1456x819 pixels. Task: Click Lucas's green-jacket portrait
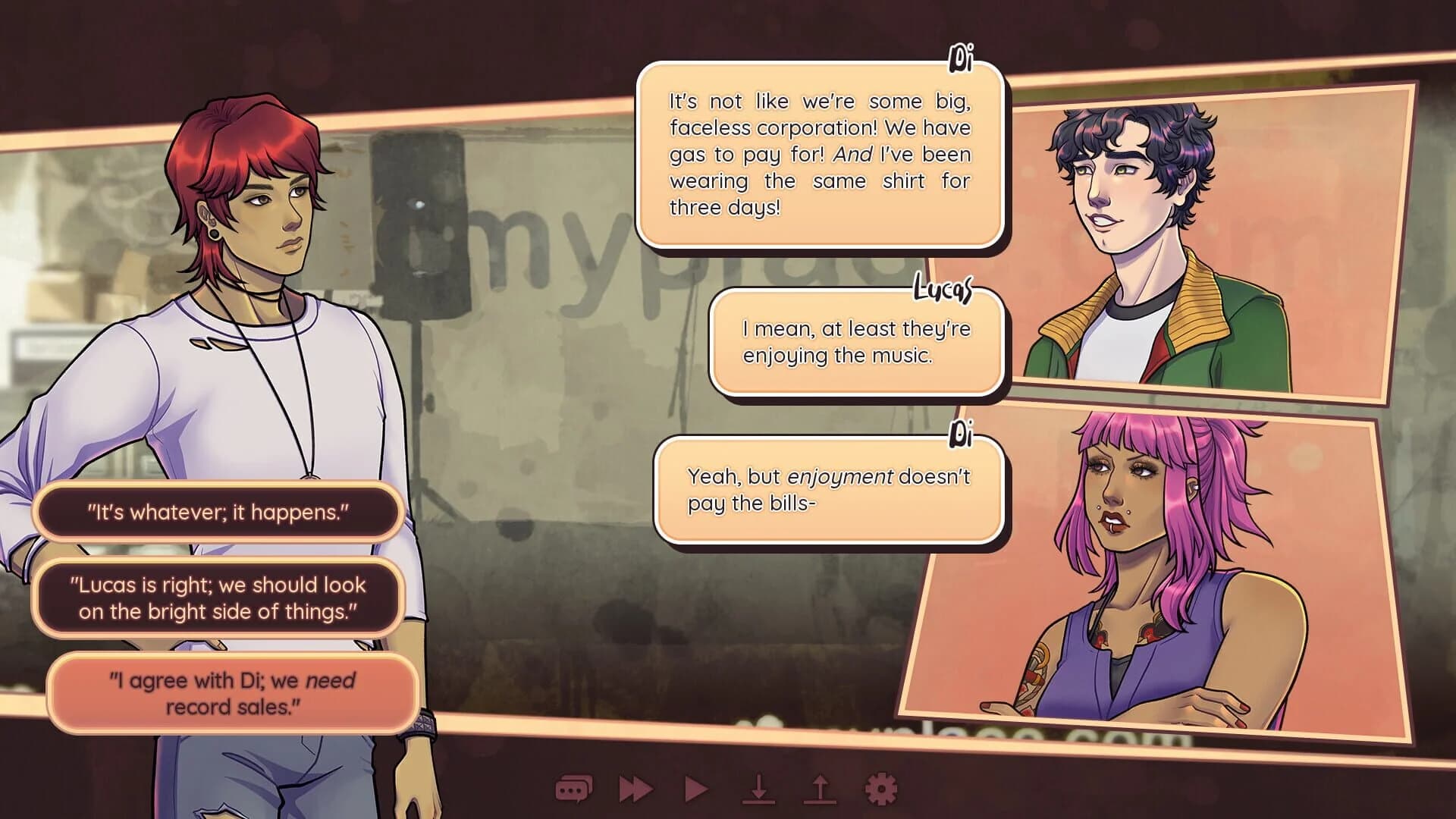[1183, 227]
